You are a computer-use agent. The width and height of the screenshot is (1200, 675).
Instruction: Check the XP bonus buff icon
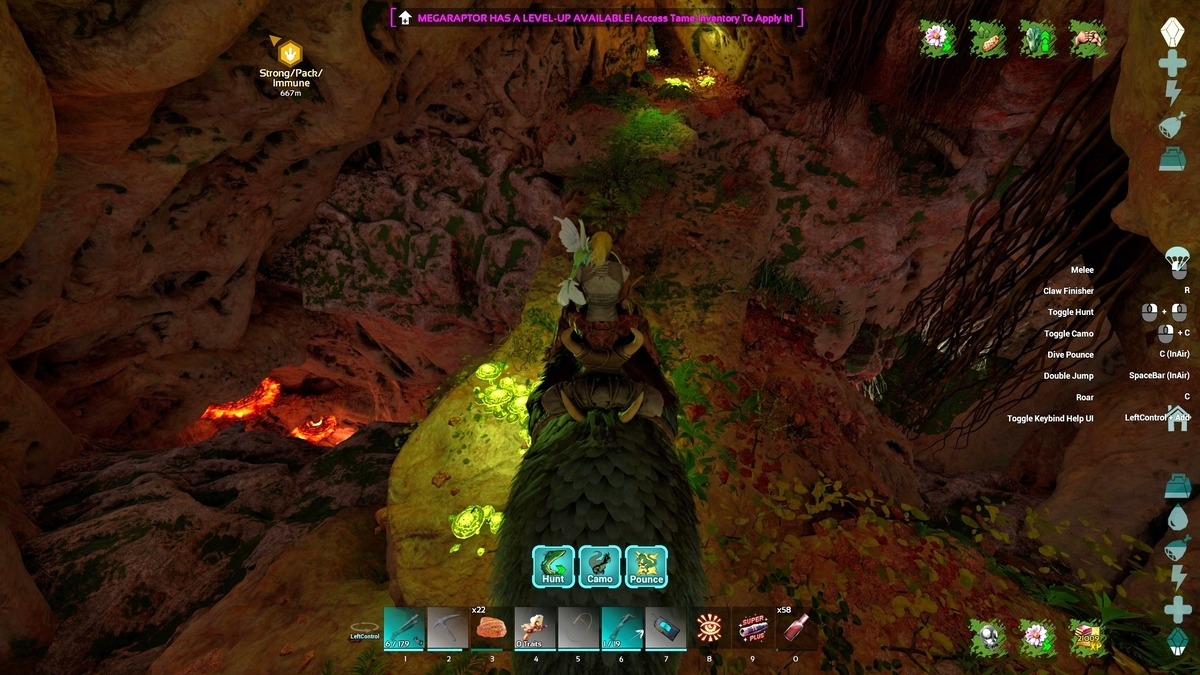click(1088, 636)
